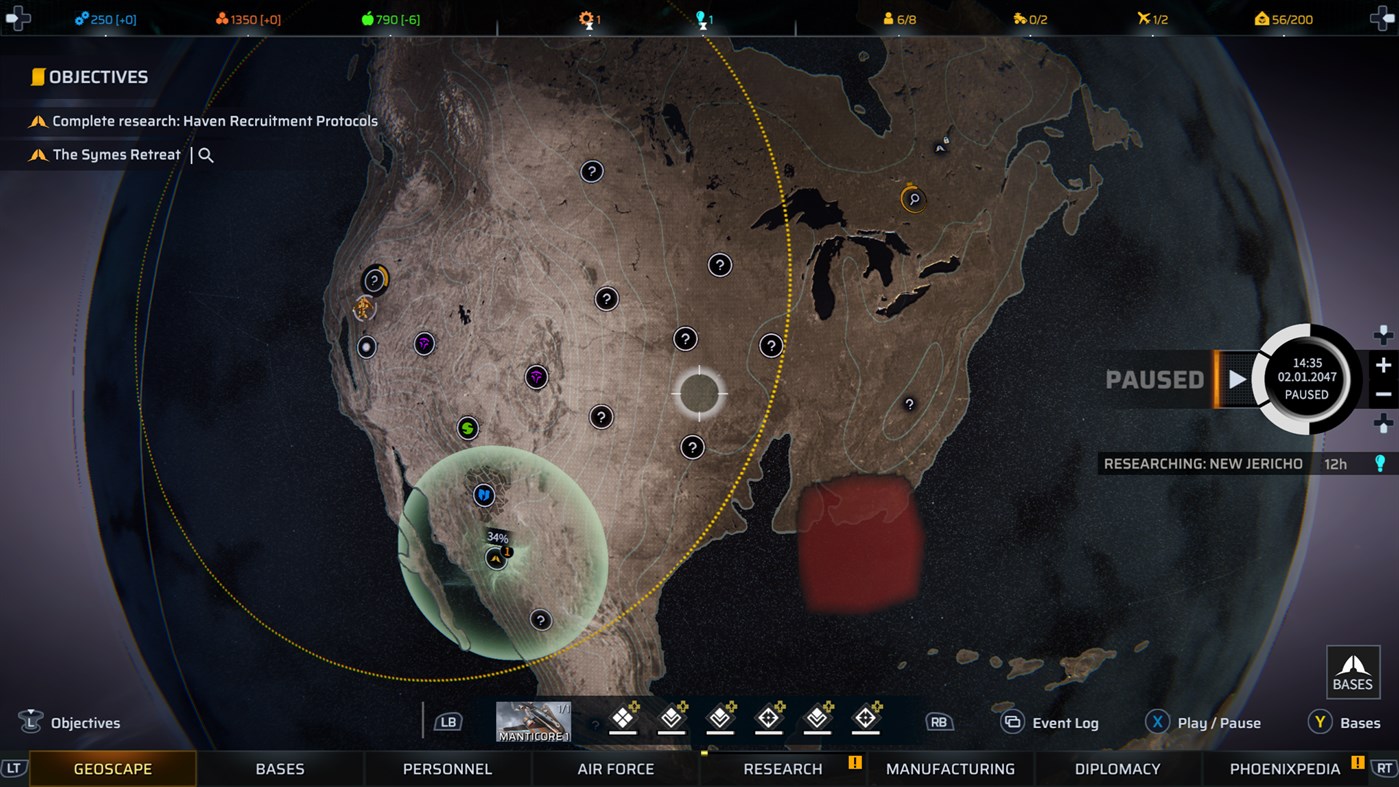Select the first soldier class icon near Manticore
The width and height of the screenshot is (1399, 787).
(622, 718)
